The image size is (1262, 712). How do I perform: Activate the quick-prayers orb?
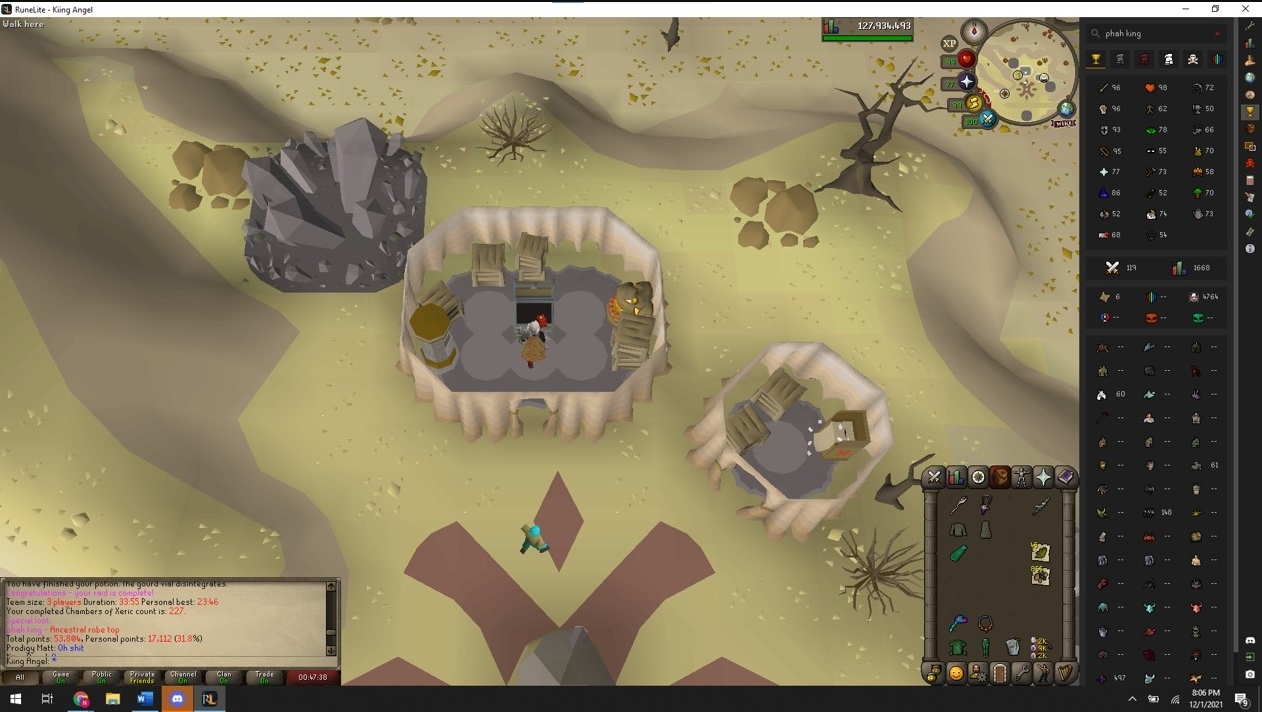click(x=966, y=82)
